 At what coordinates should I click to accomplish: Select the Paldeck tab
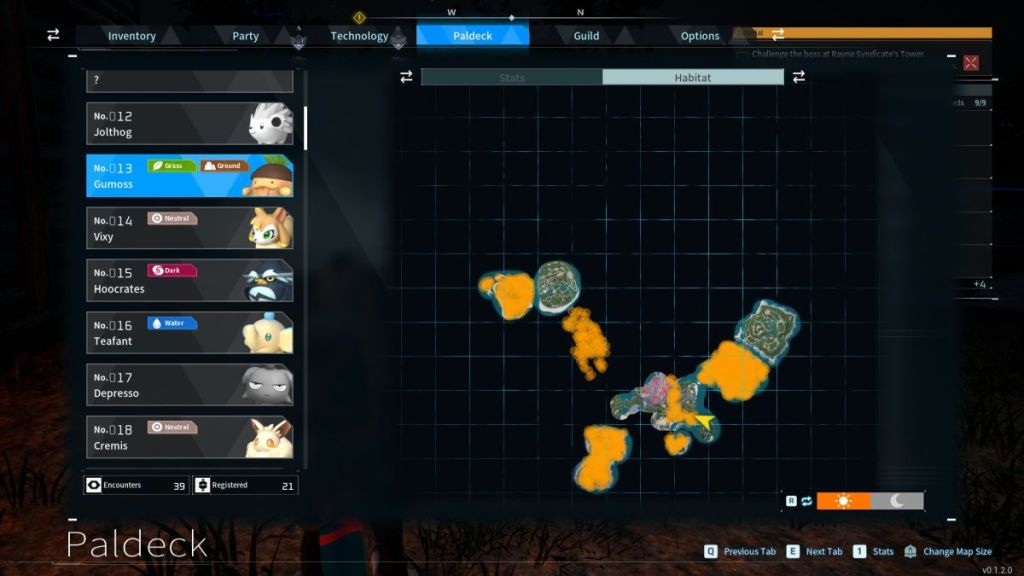472,36
